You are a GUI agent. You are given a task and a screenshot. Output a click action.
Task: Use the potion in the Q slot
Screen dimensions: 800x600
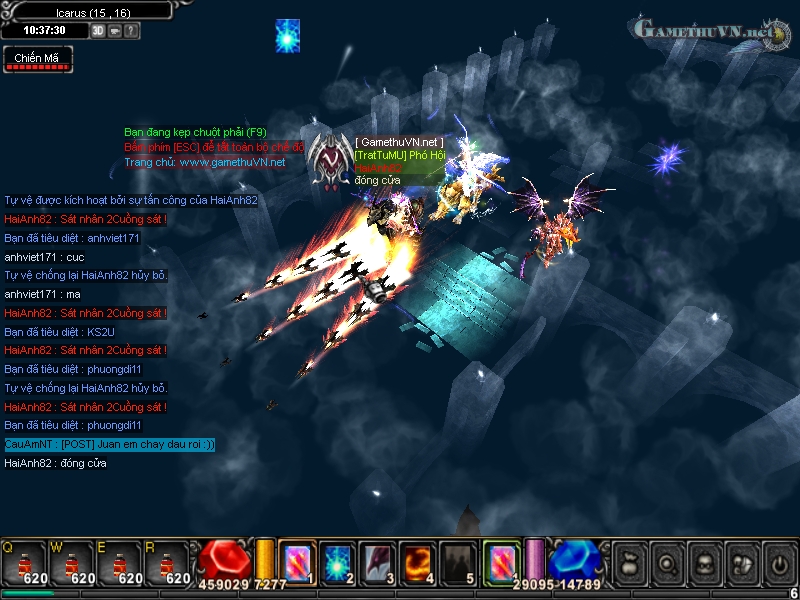click(x=25, y=563)
